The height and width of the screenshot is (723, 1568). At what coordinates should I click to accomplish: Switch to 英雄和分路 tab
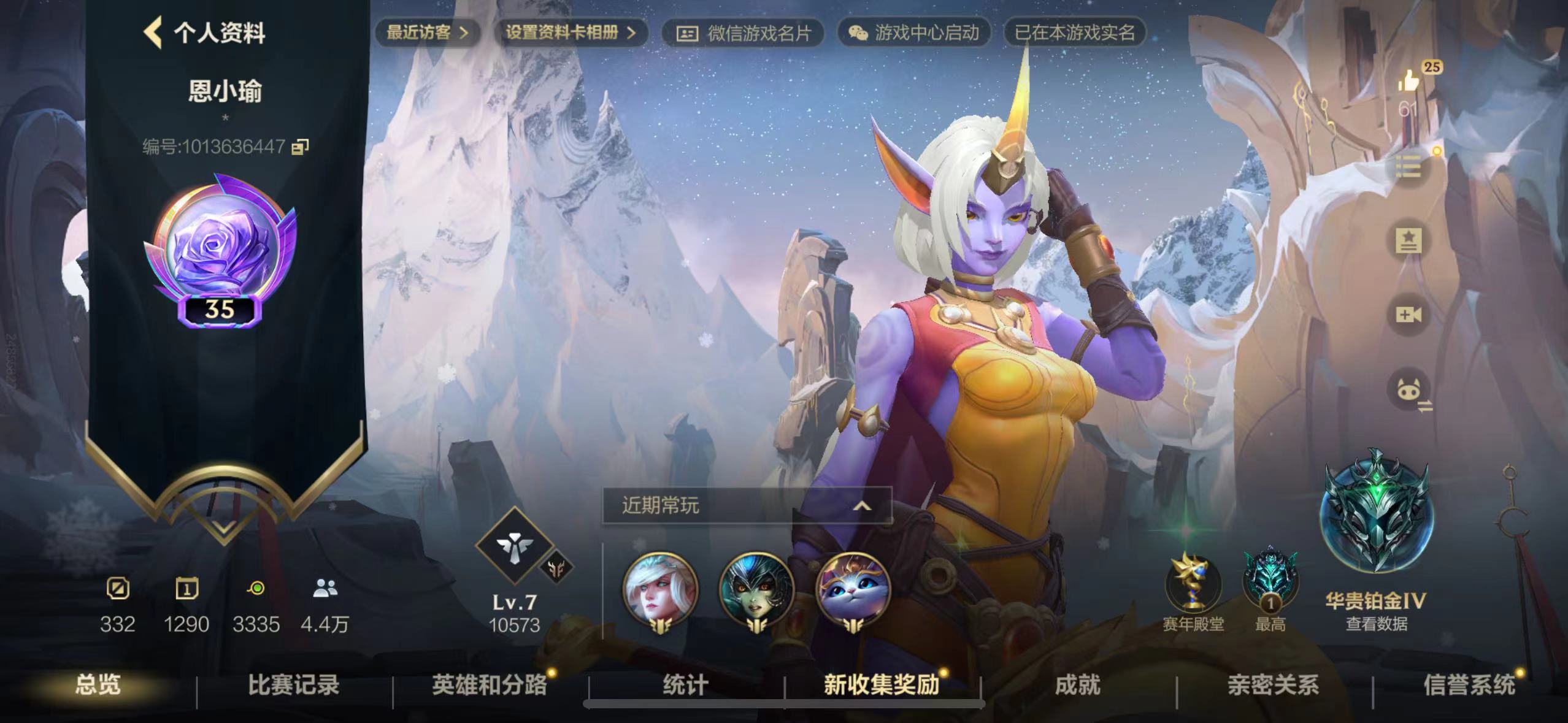[489, 685]
